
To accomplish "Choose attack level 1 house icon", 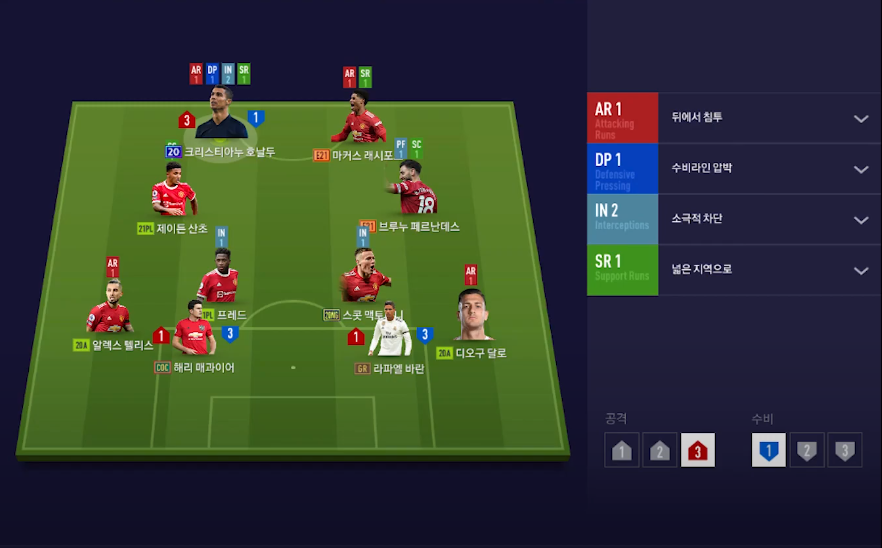I will (x=621, y=450).
